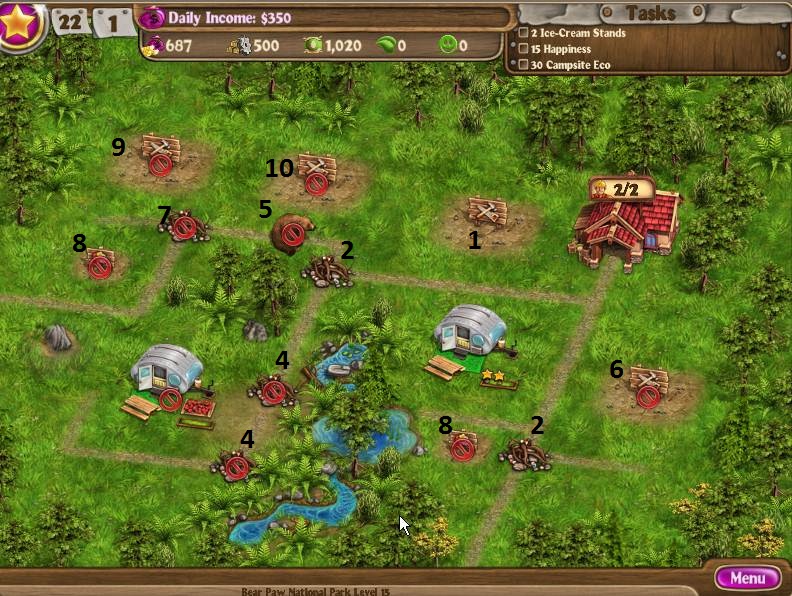Select the Ice-Cream Stands task checkbox

(523, 33)
